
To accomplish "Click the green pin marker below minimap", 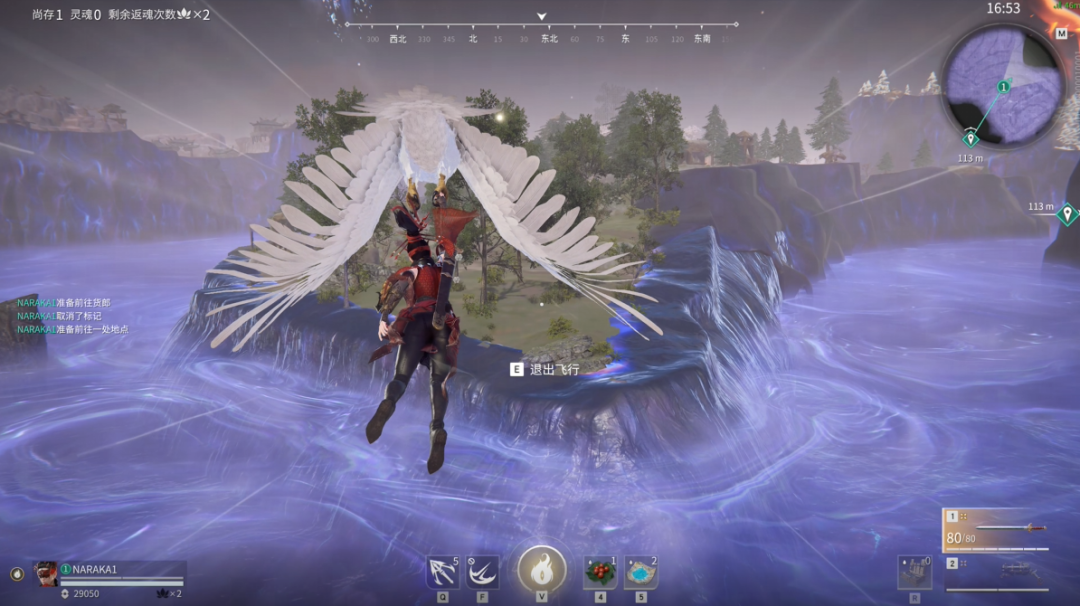I will tap(970, 138).
